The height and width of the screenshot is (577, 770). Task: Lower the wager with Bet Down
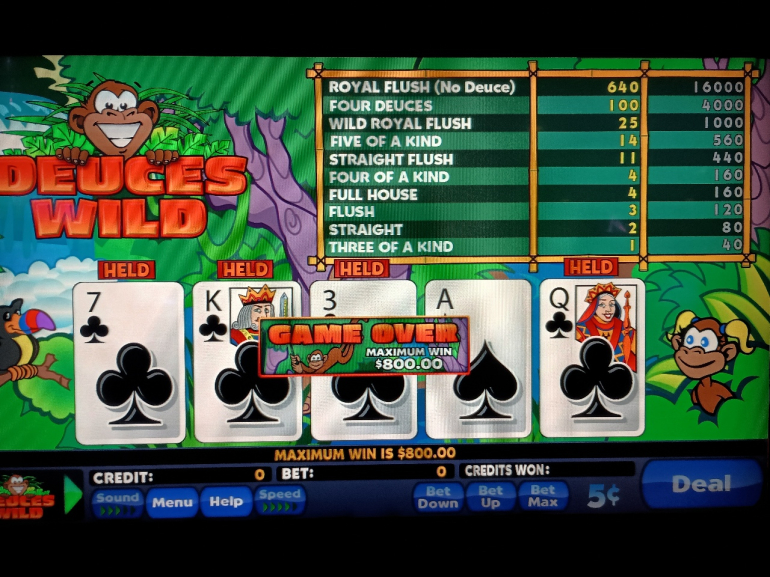pos(438,496)
